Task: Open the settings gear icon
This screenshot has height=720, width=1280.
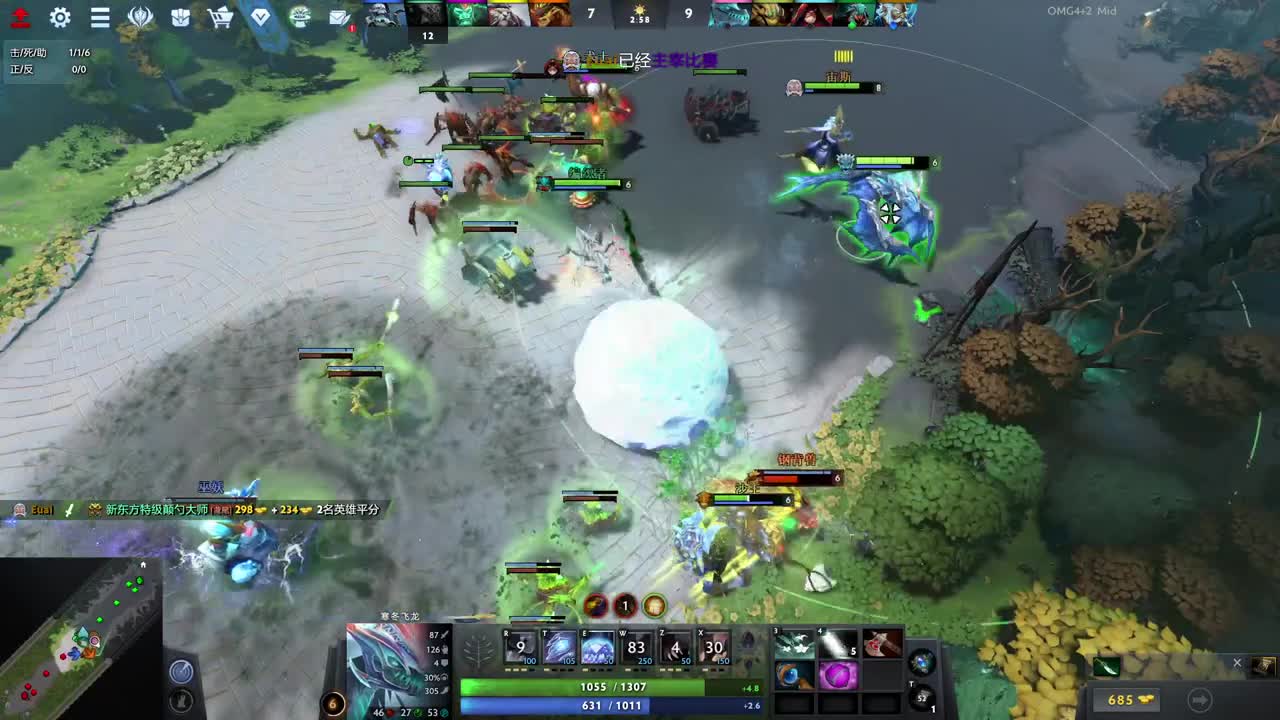Action: tap(61, 17)
